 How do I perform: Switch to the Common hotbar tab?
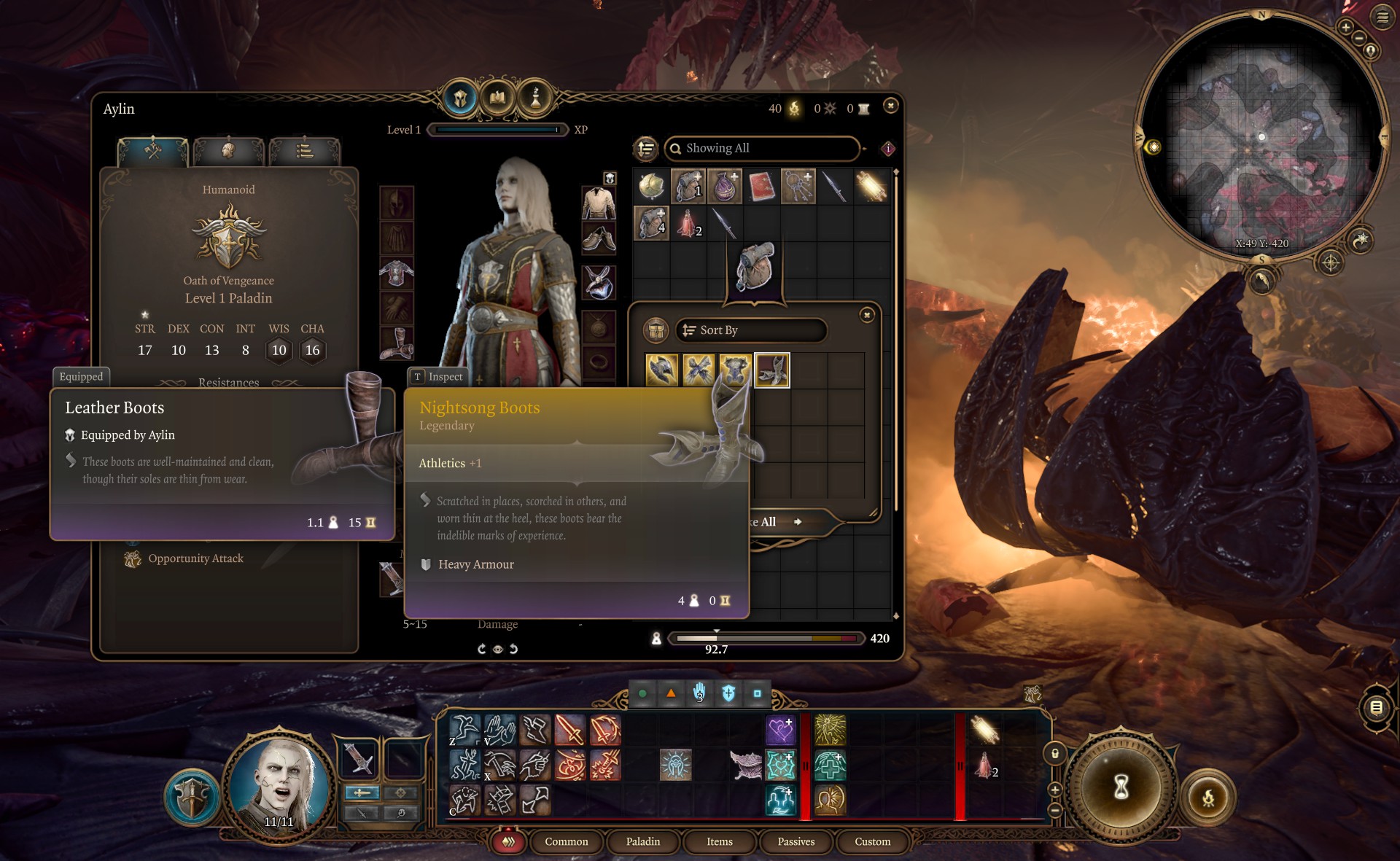click(x=566, y=841)
